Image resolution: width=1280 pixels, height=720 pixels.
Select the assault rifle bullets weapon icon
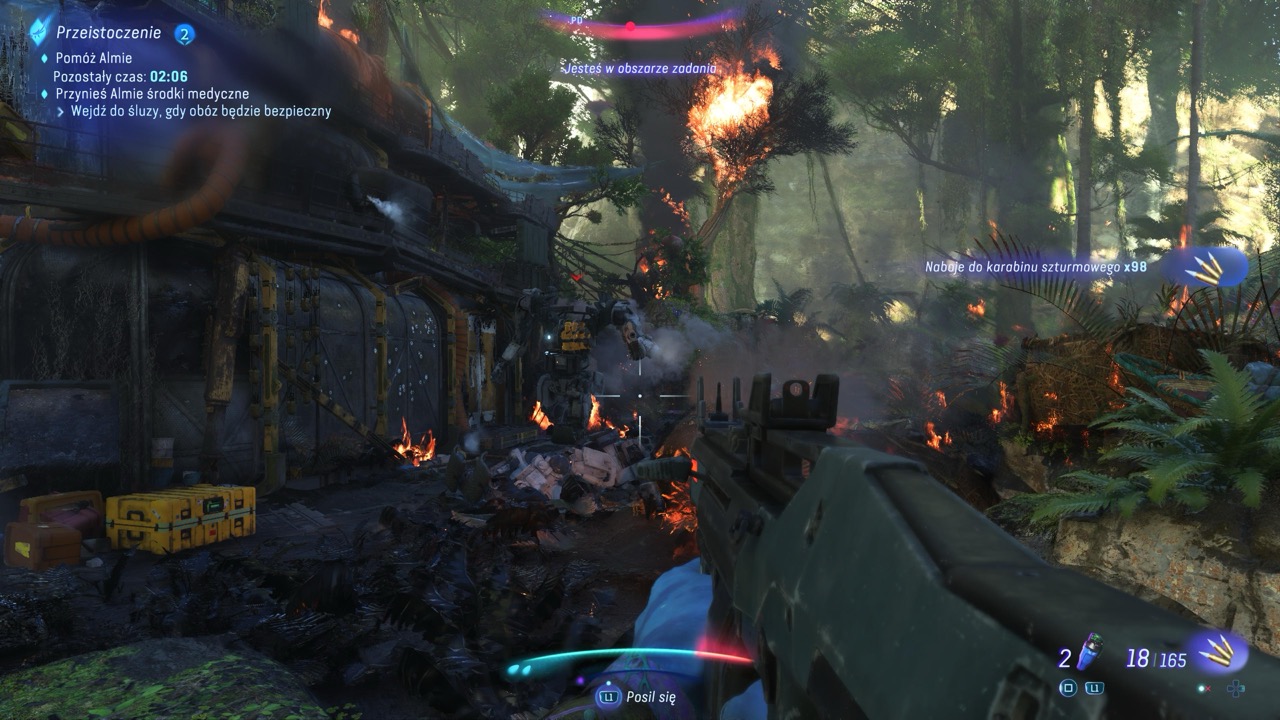(x=1217, y=651)
